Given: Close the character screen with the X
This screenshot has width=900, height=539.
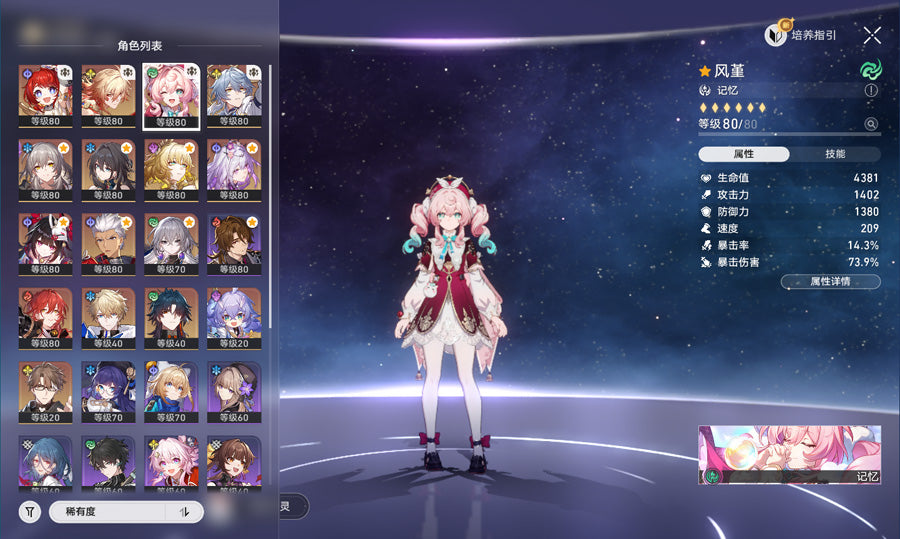Looking at the screenshot, I should tap(872, 35).
